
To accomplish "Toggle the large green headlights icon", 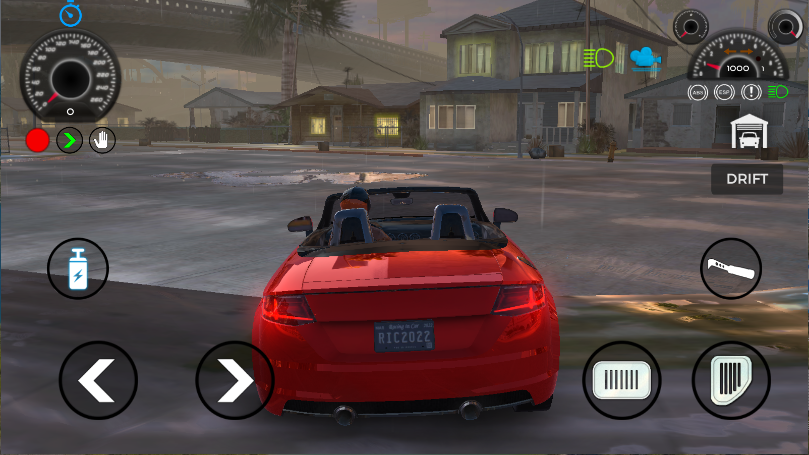I will tap(599, 58).
